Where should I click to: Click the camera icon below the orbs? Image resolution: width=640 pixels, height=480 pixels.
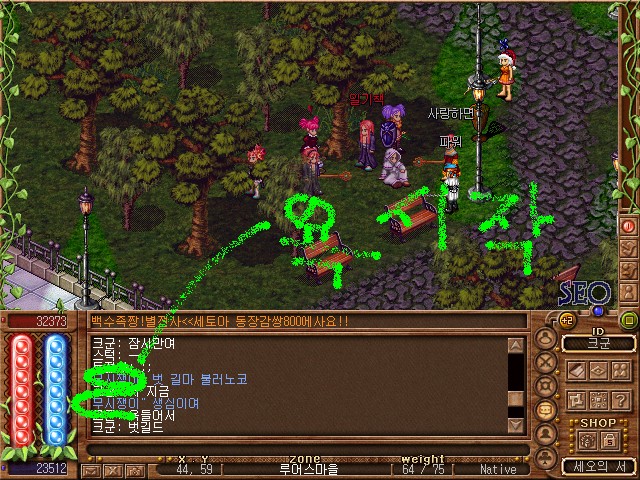[133, 469]
